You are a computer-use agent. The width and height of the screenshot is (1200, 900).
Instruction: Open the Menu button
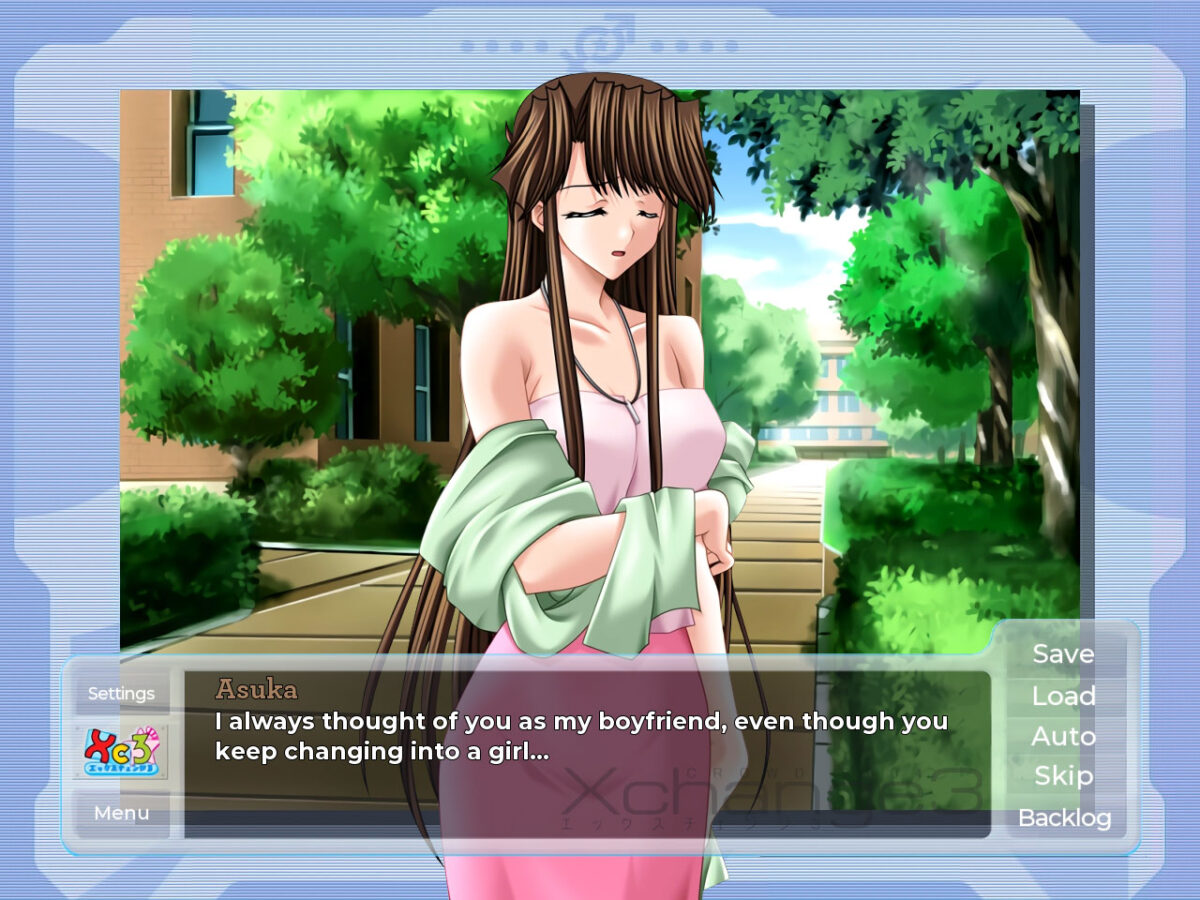121,813
